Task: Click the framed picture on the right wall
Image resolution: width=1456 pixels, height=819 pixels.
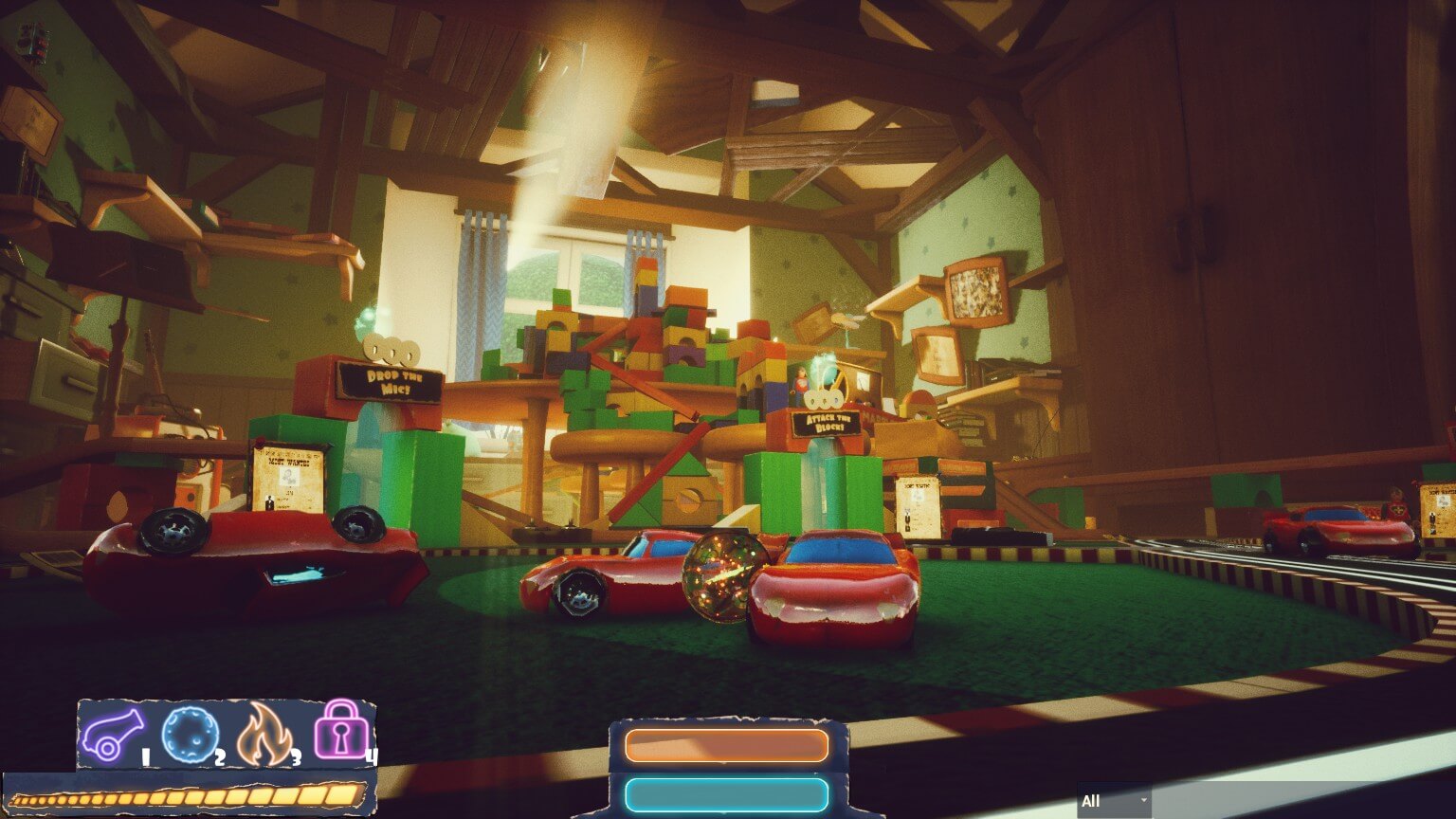Action: [x=974, y=292]
